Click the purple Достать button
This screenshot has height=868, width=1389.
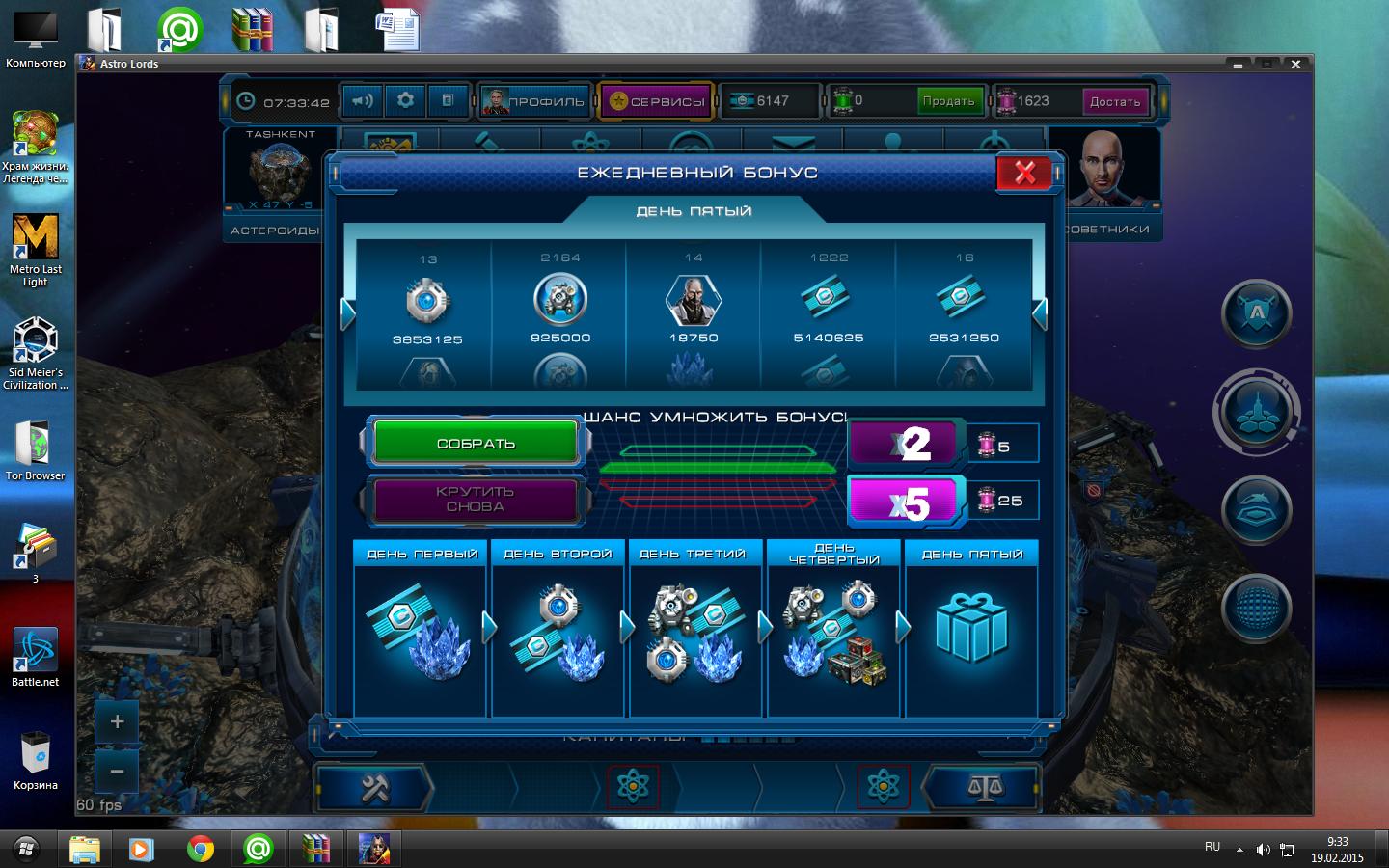pos(1115,101)
